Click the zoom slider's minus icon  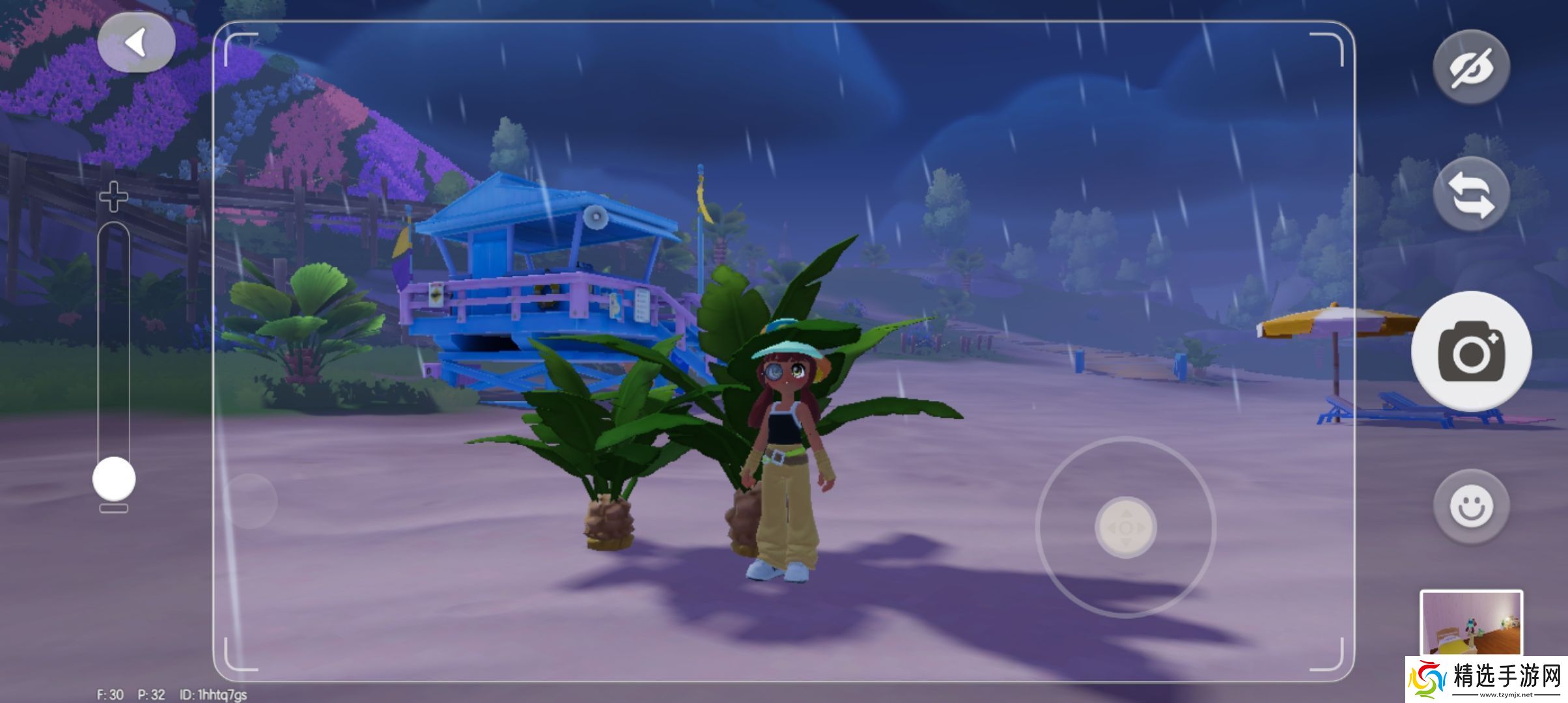[113, 508]
